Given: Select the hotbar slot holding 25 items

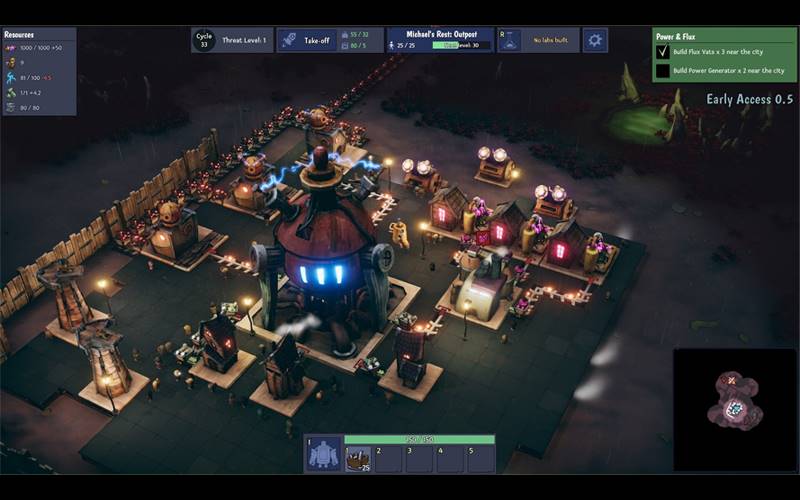Looking at the screenshot, I should click(x=357, y=458).
